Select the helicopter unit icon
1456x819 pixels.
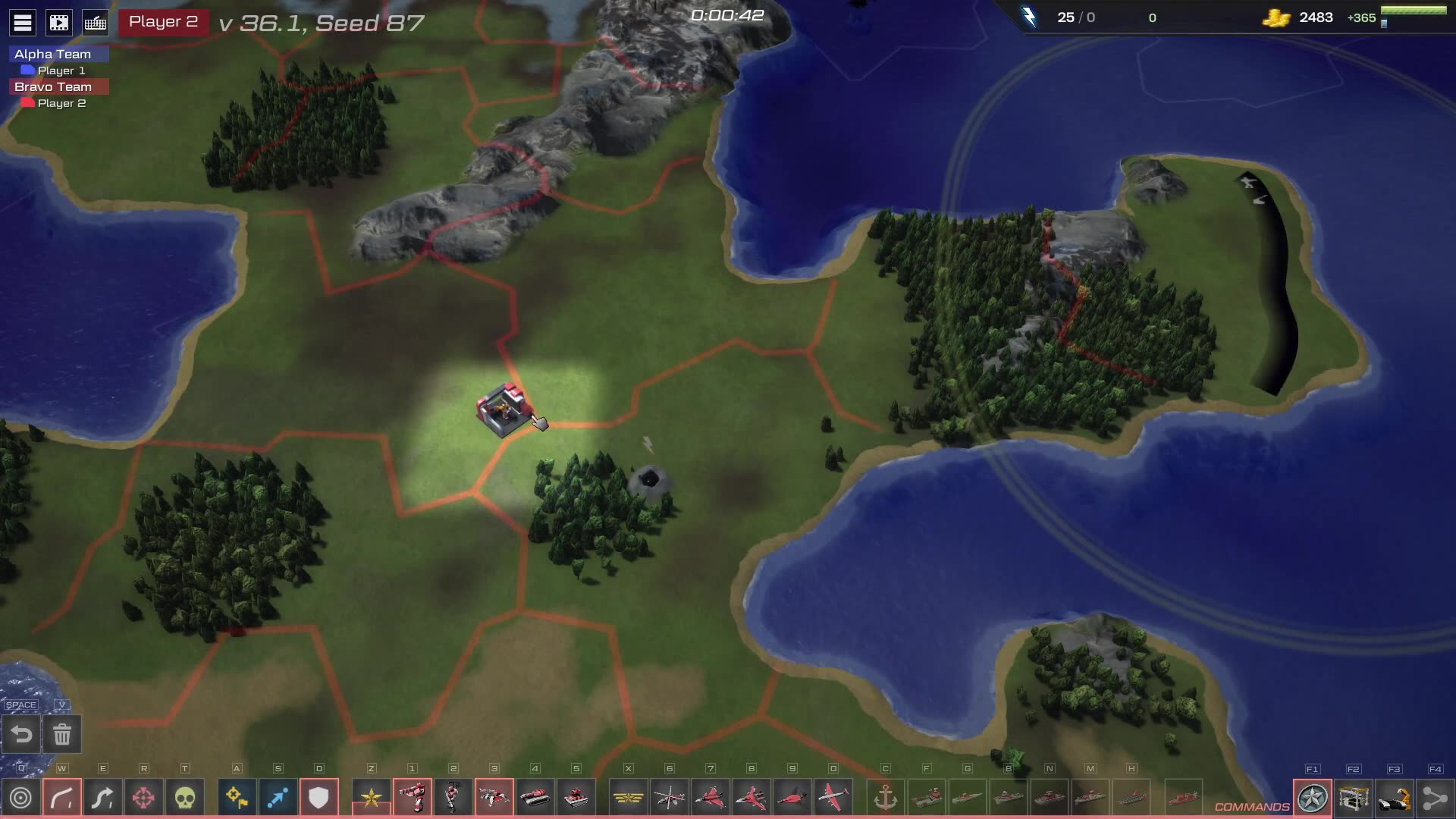pyautogui.click(x=669, y=798)
